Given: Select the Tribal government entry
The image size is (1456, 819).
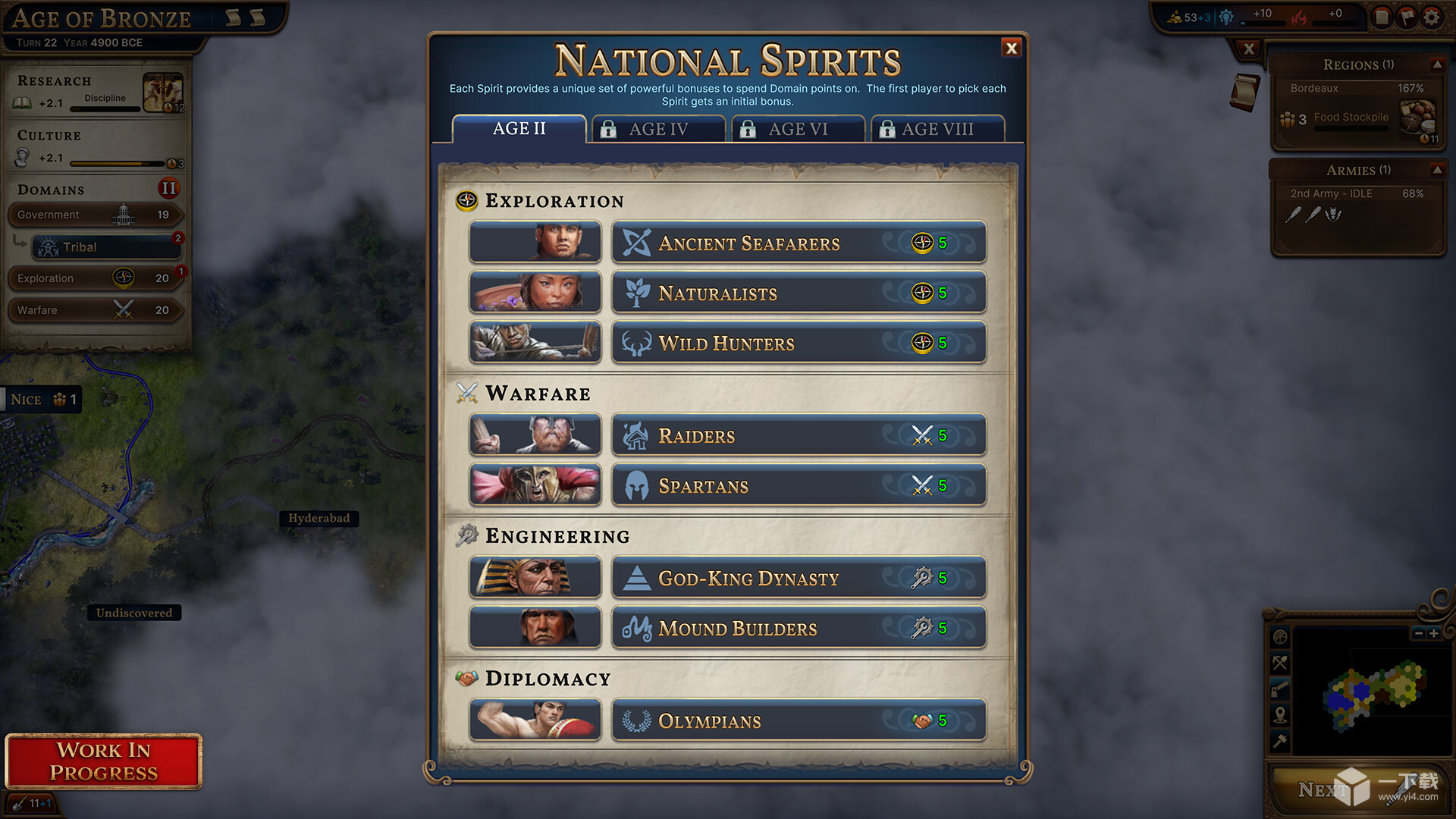Looking at the screenshot, I should (106, 247).
